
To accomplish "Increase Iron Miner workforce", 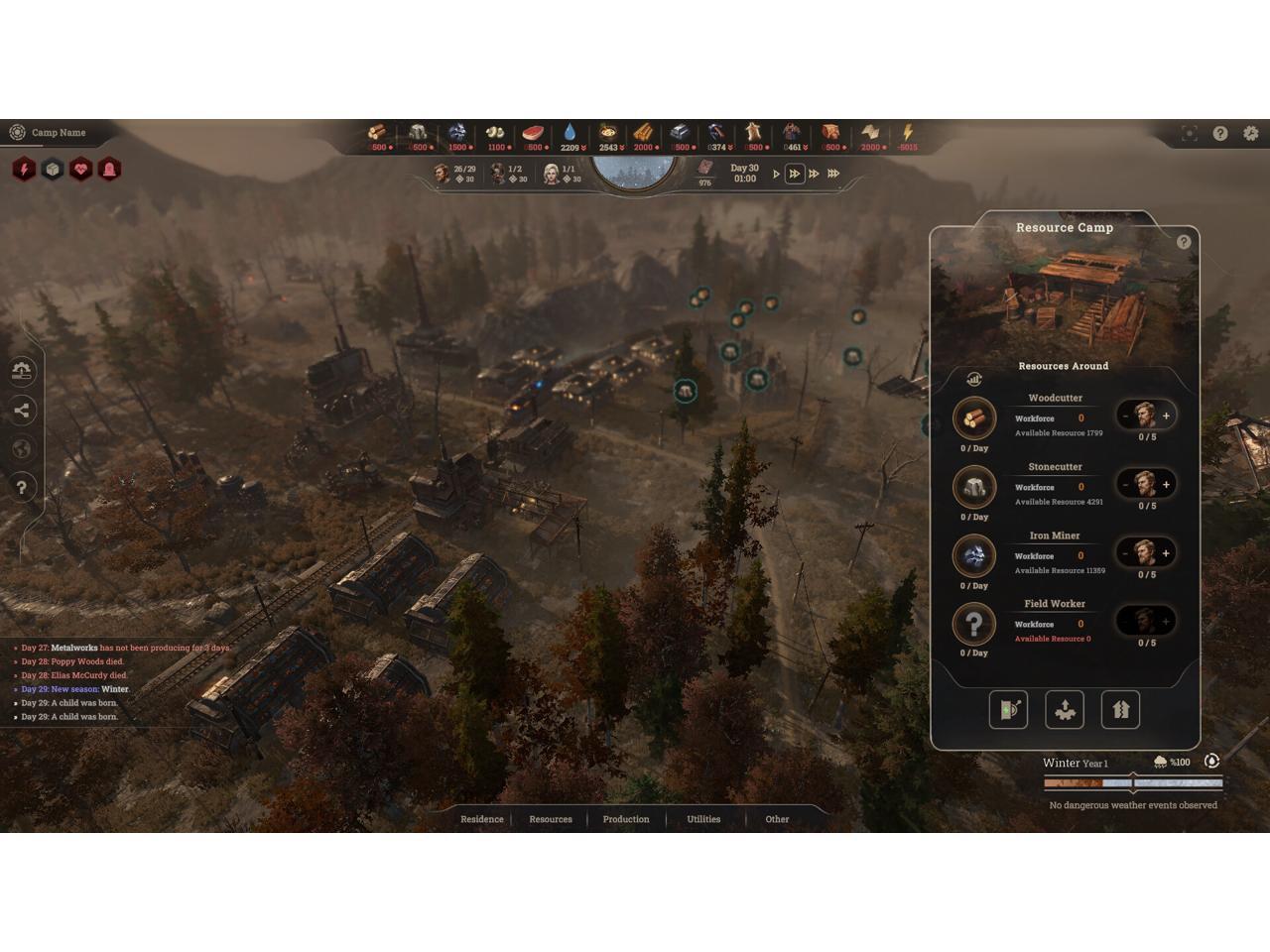I will click(1166, 553).
